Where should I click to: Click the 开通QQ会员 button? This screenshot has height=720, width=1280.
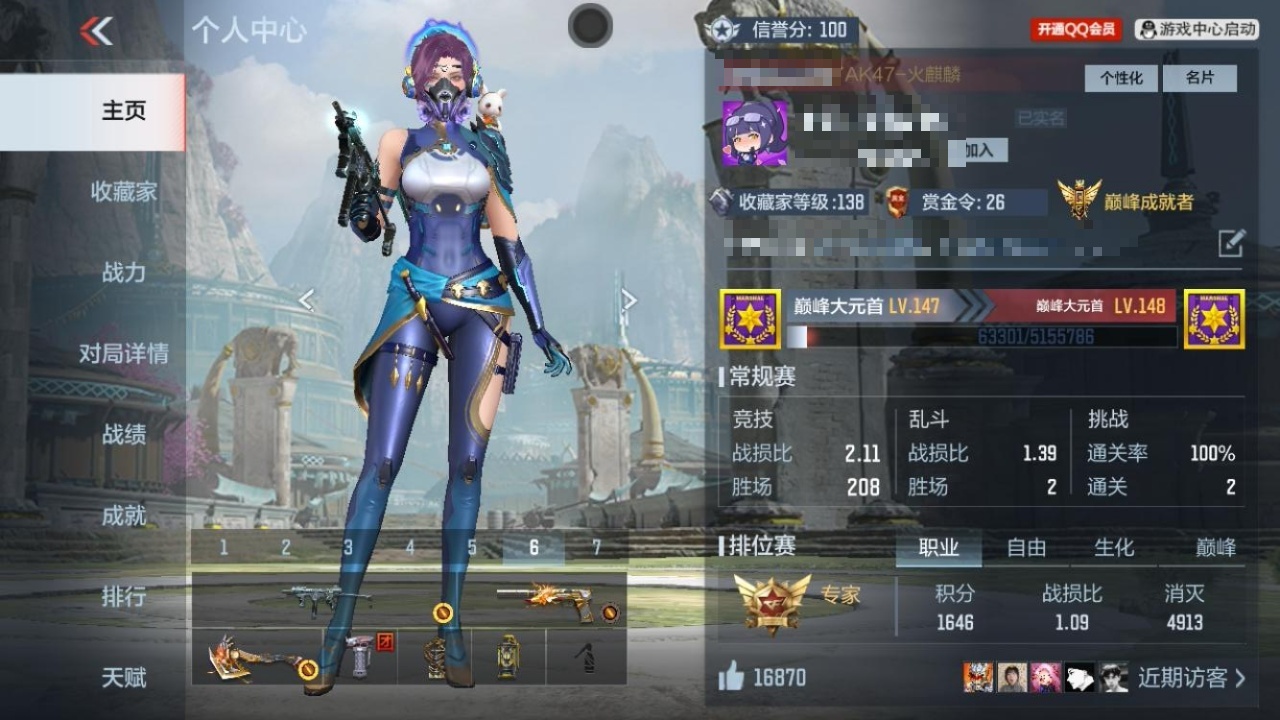point(1076,30)
